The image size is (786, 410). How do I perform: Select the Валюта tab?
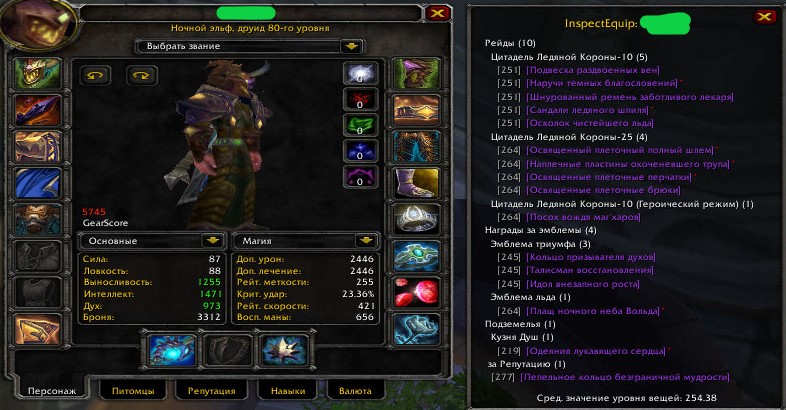(x=355, y=391)
